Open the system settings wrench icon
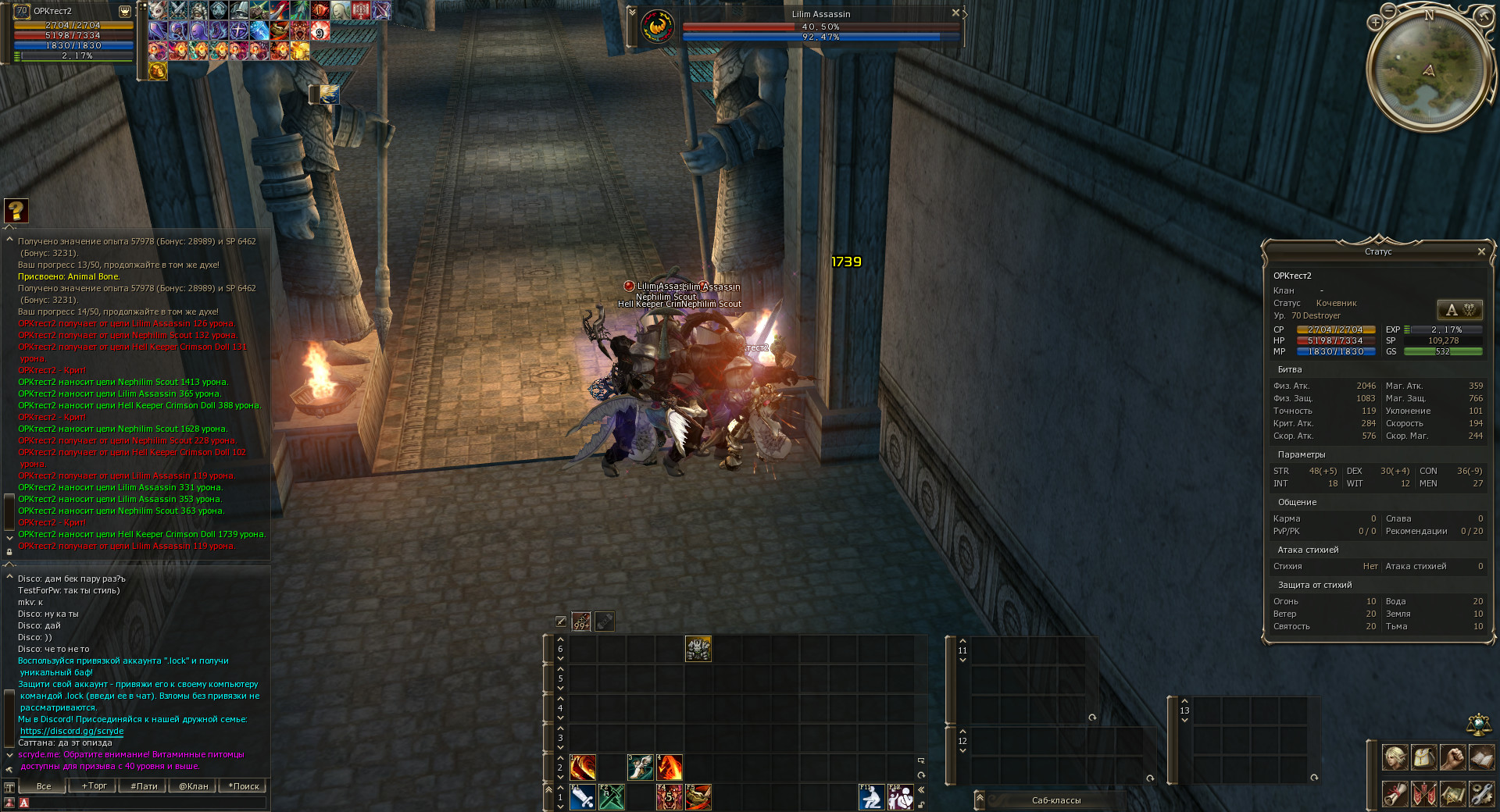 click(1481, 793)
